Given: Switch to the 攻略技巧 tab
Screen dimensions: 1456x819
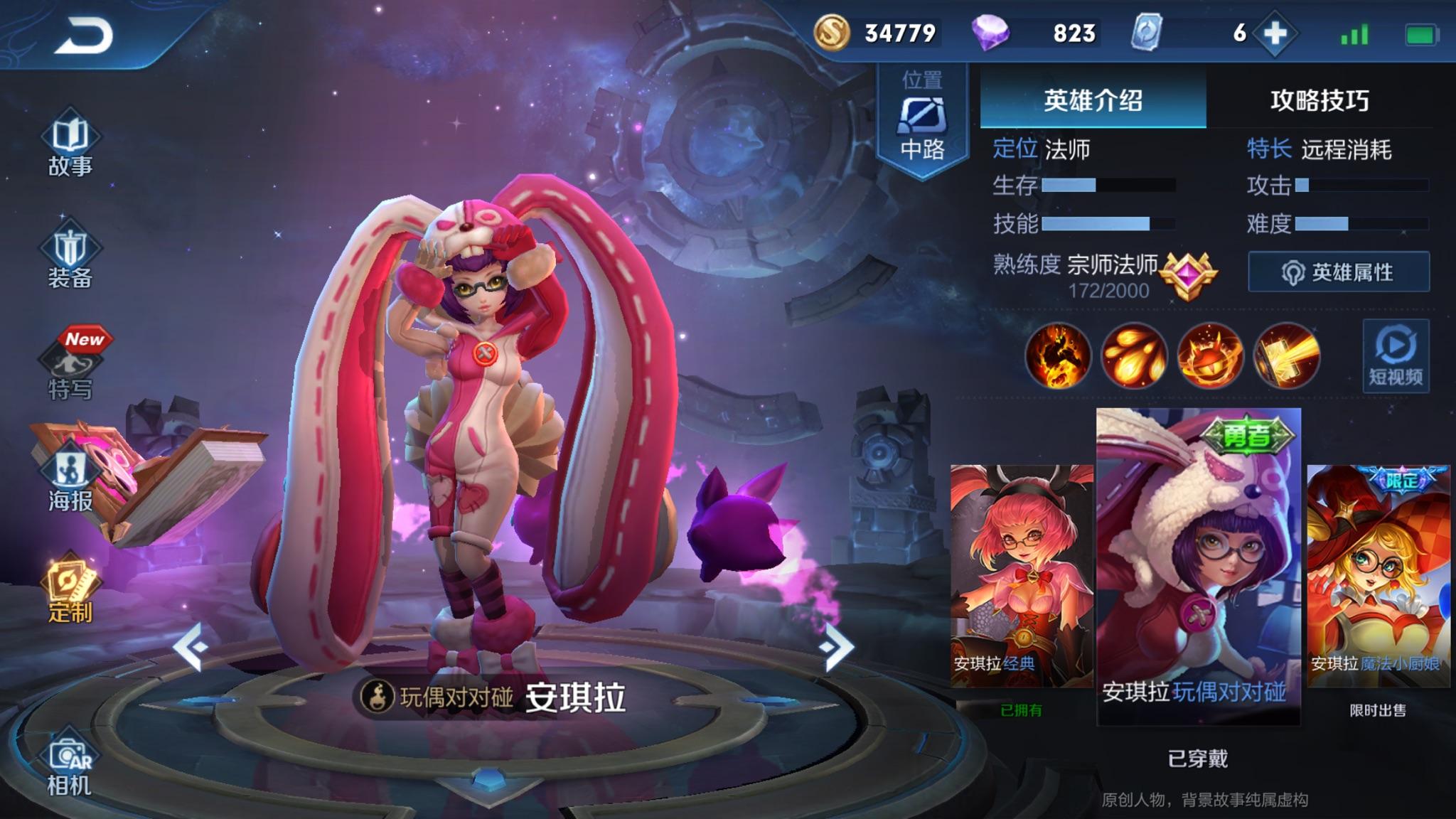Looking at the screenshot, I should click(x=1319, y=100).
